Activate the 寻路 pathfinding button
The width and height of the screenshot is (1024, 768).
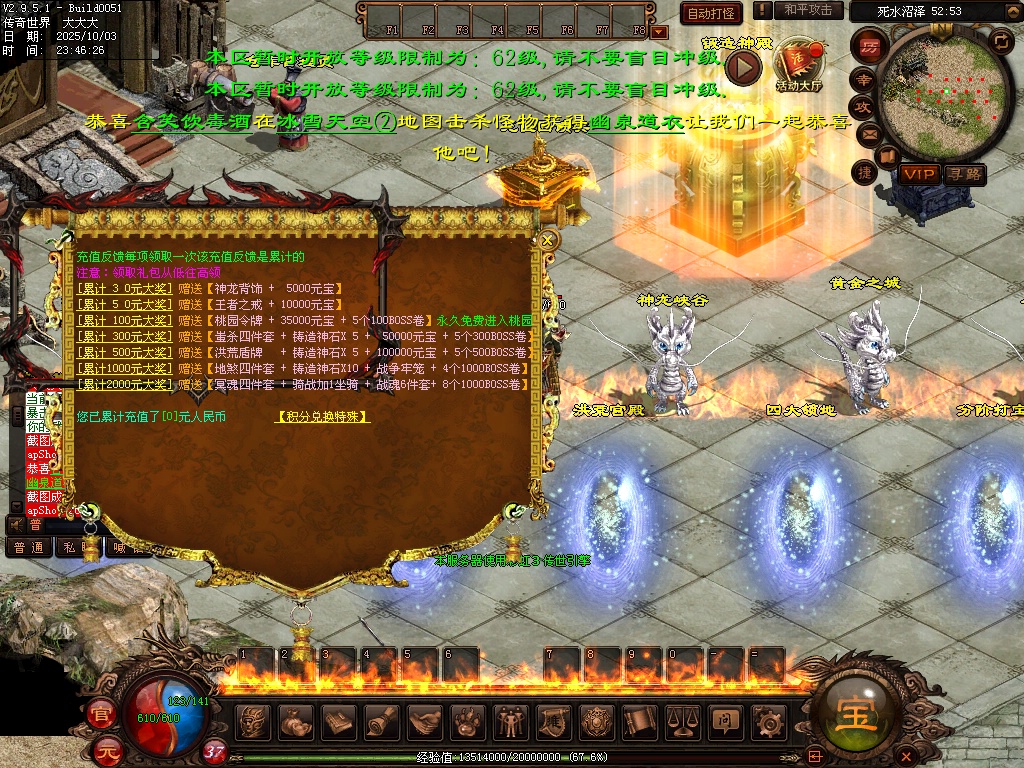coord(965,174)
